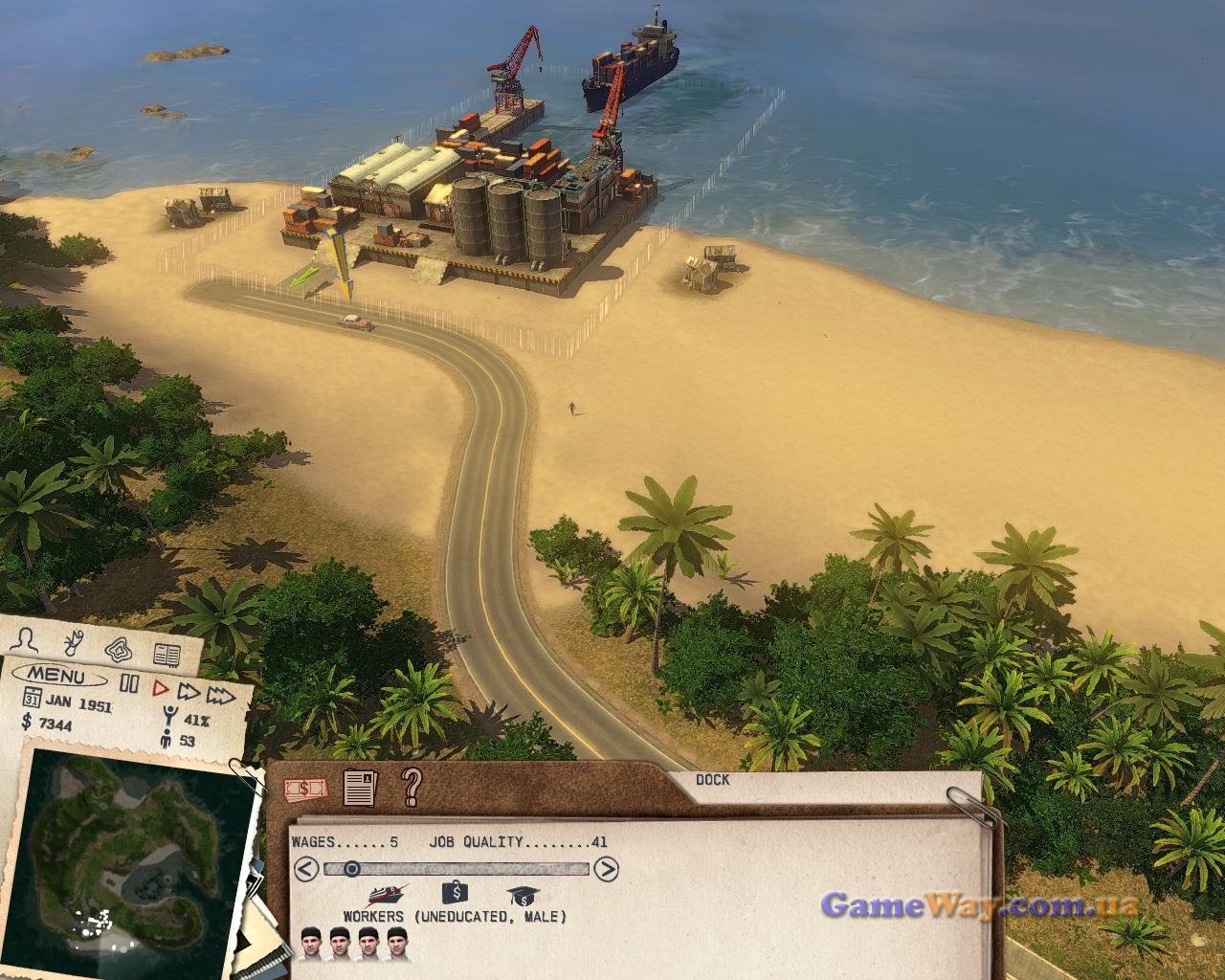Select the briefcase with dollar icon
Image resolution: width=1225 pixels, height=980 pixels.
pos(455,894)
